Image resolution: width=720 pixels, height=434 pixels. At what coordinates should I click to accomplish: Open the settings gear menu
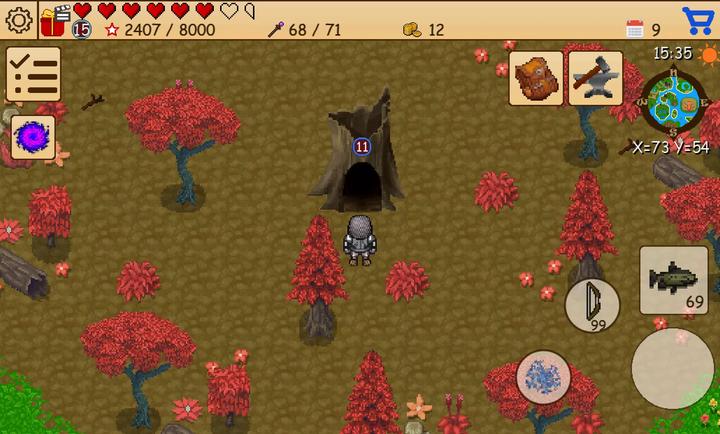[18, 19]
